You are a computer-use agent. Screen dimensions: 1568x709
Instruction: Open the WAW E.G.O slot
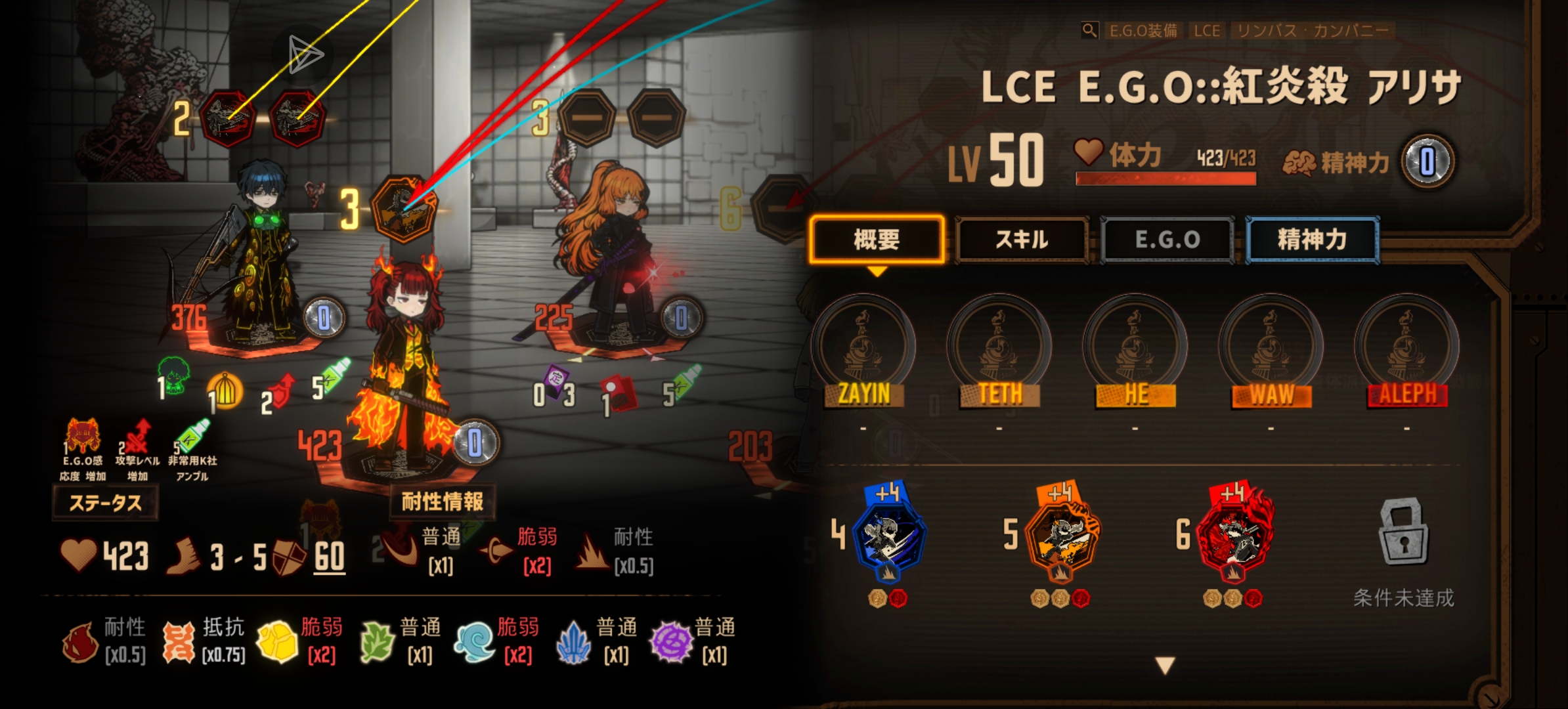click(1271, 348)
